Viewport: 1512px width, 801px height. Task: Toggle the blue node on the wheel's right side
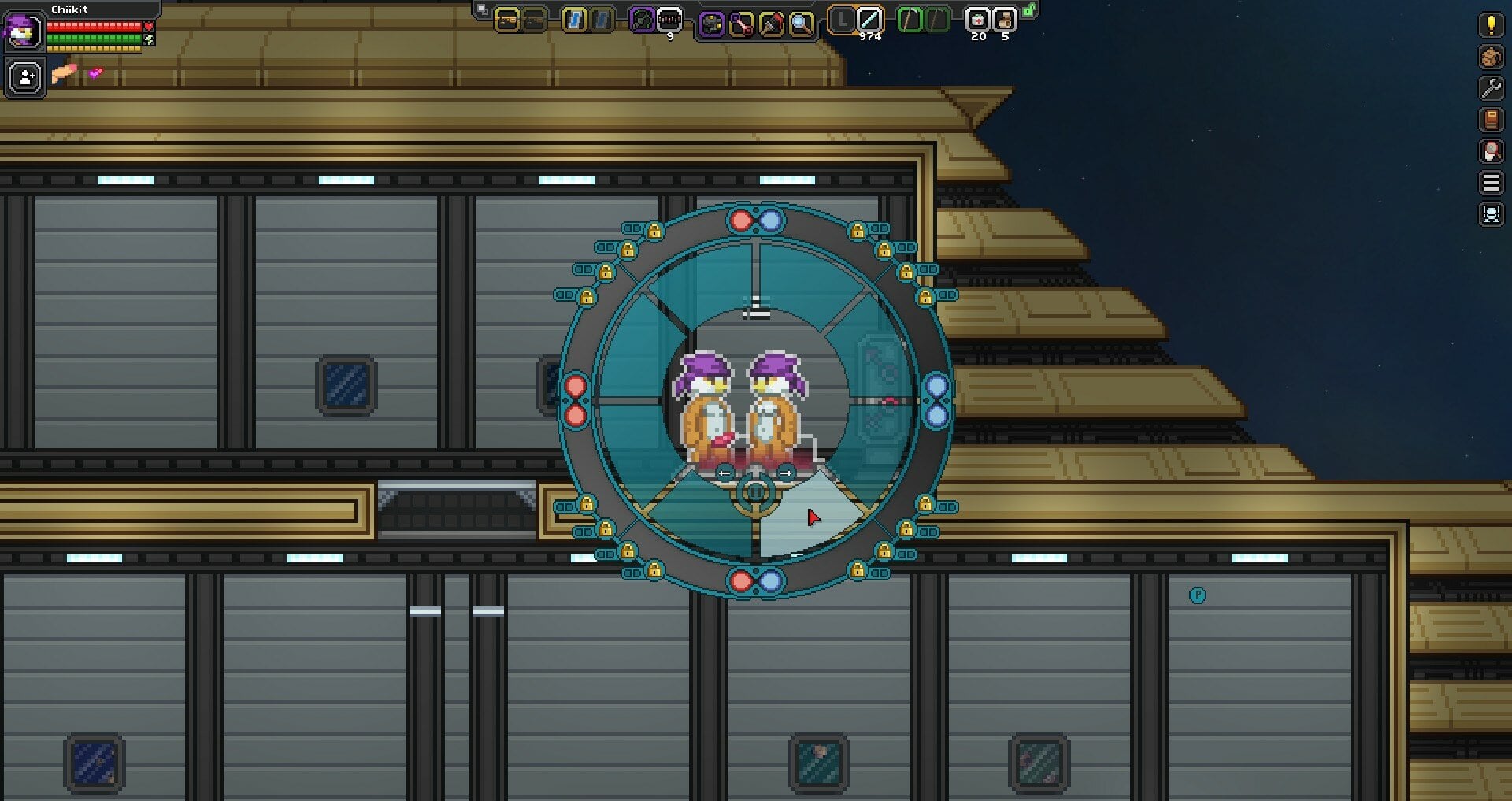(x=937, y=384)
